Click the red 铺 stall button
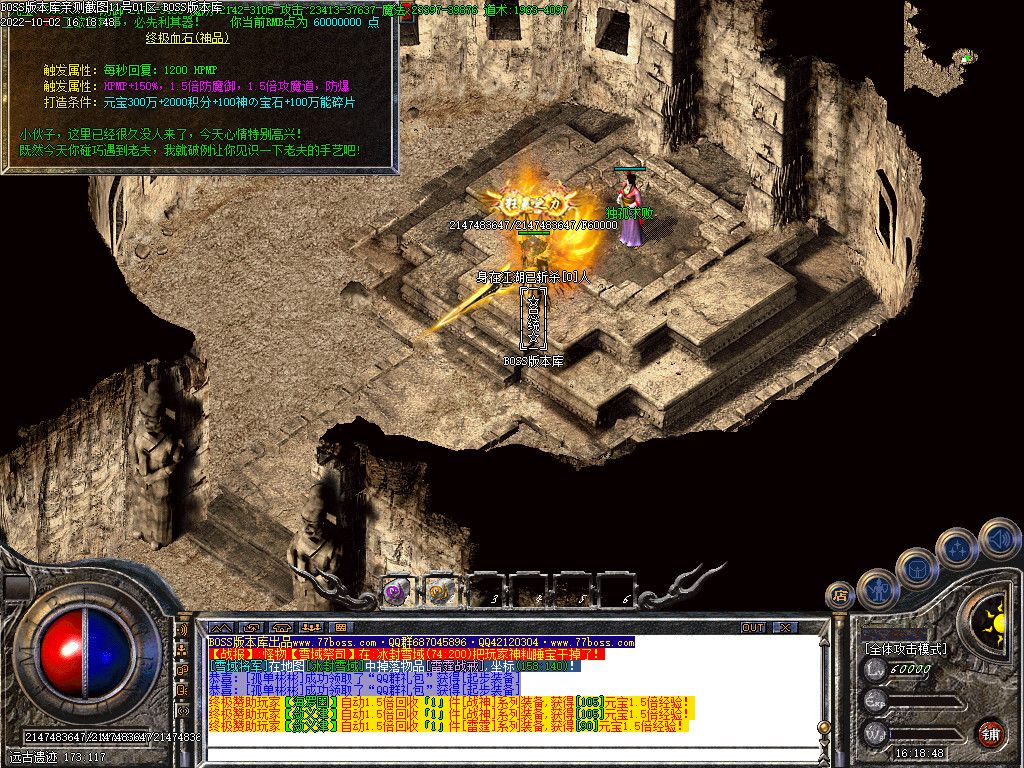Image resolution: width=1024 pixels, height=768 pixels. [x=990, y=733]
